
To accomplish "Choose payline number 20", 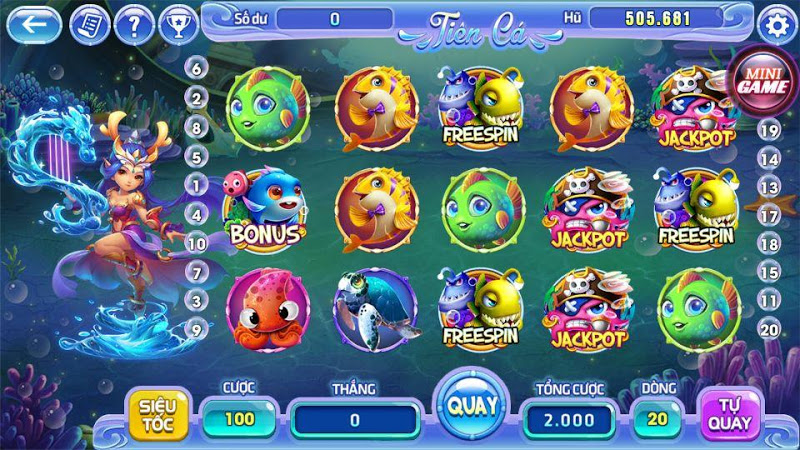I will (x=769, y=328).
